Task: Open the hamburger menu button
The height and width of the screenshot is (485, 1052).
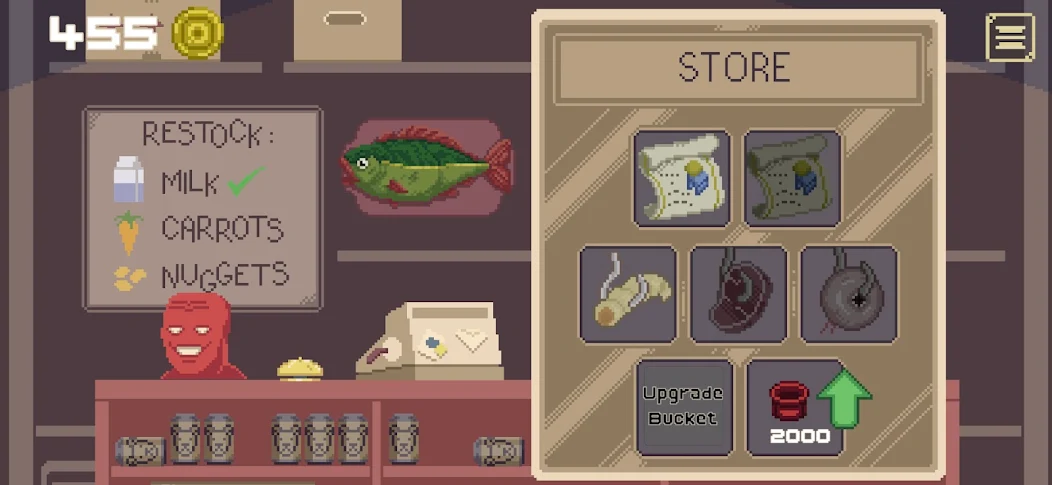Action: 1010,38
